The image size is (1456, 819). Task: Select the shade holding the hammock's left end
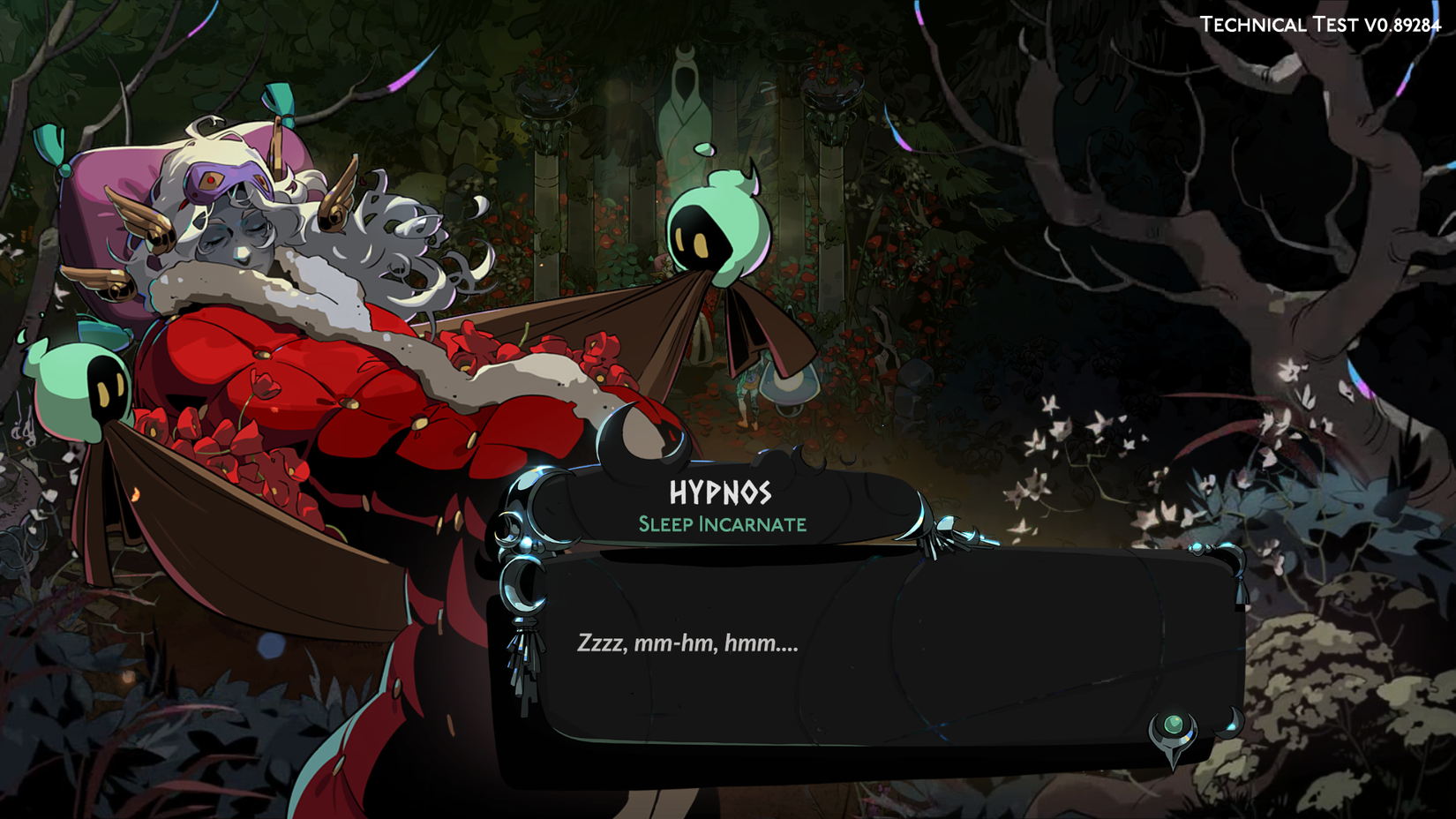[81, 387]
